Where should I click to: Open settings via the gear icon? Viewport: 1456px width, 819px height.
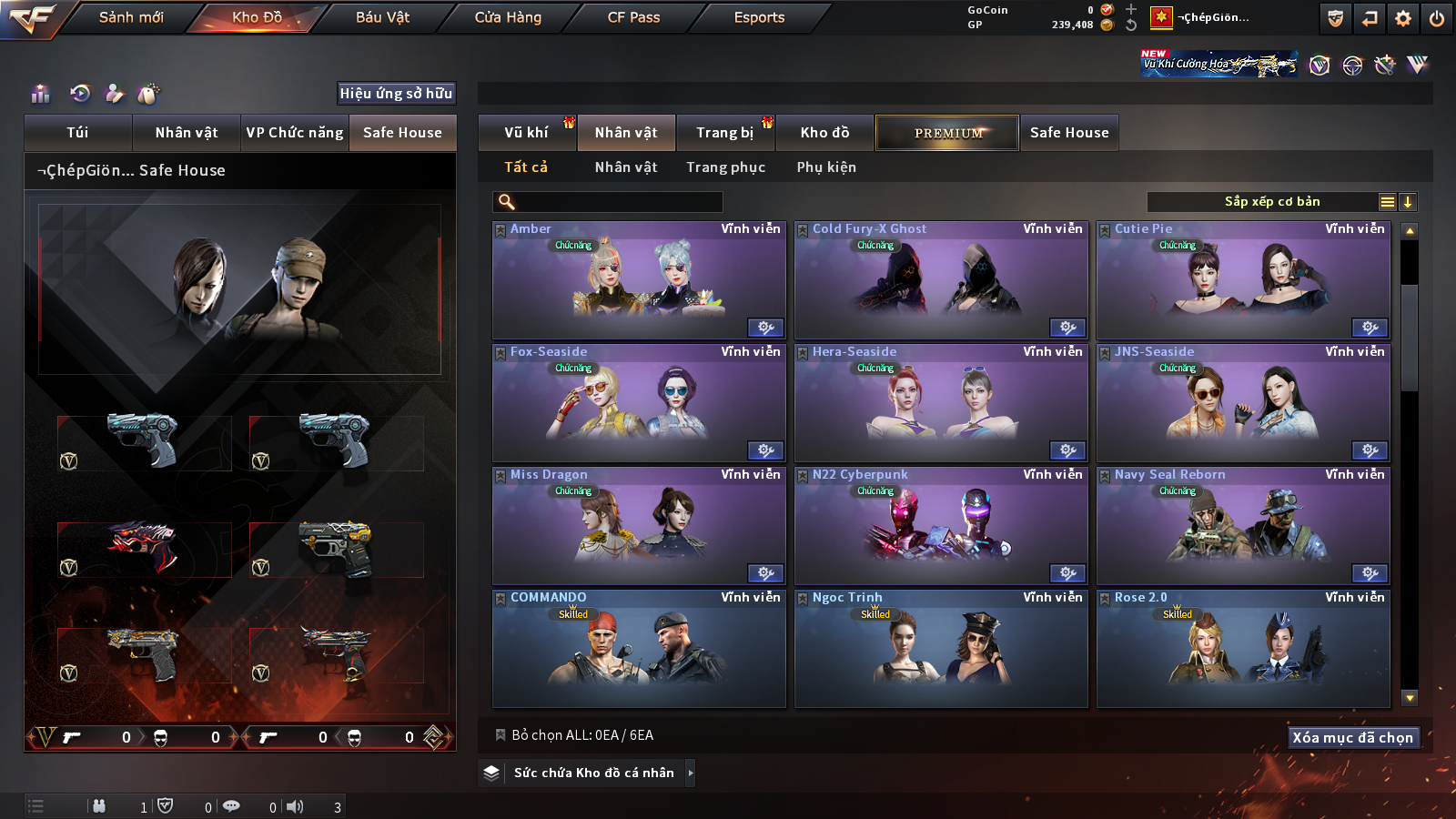1403,18
